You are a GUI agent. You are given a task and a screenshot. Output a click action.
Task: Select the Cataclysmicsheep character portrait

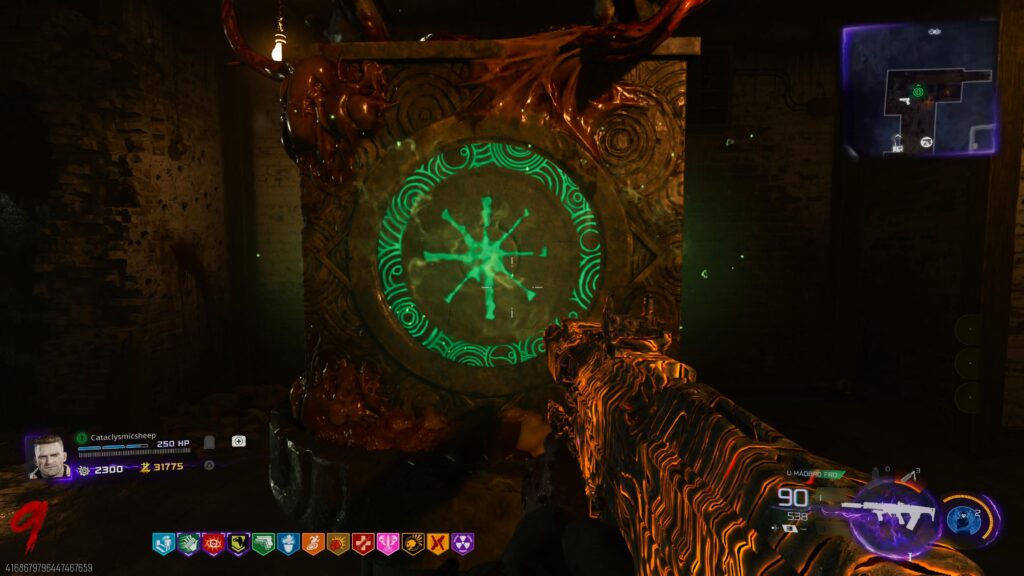tap(48, 457)
